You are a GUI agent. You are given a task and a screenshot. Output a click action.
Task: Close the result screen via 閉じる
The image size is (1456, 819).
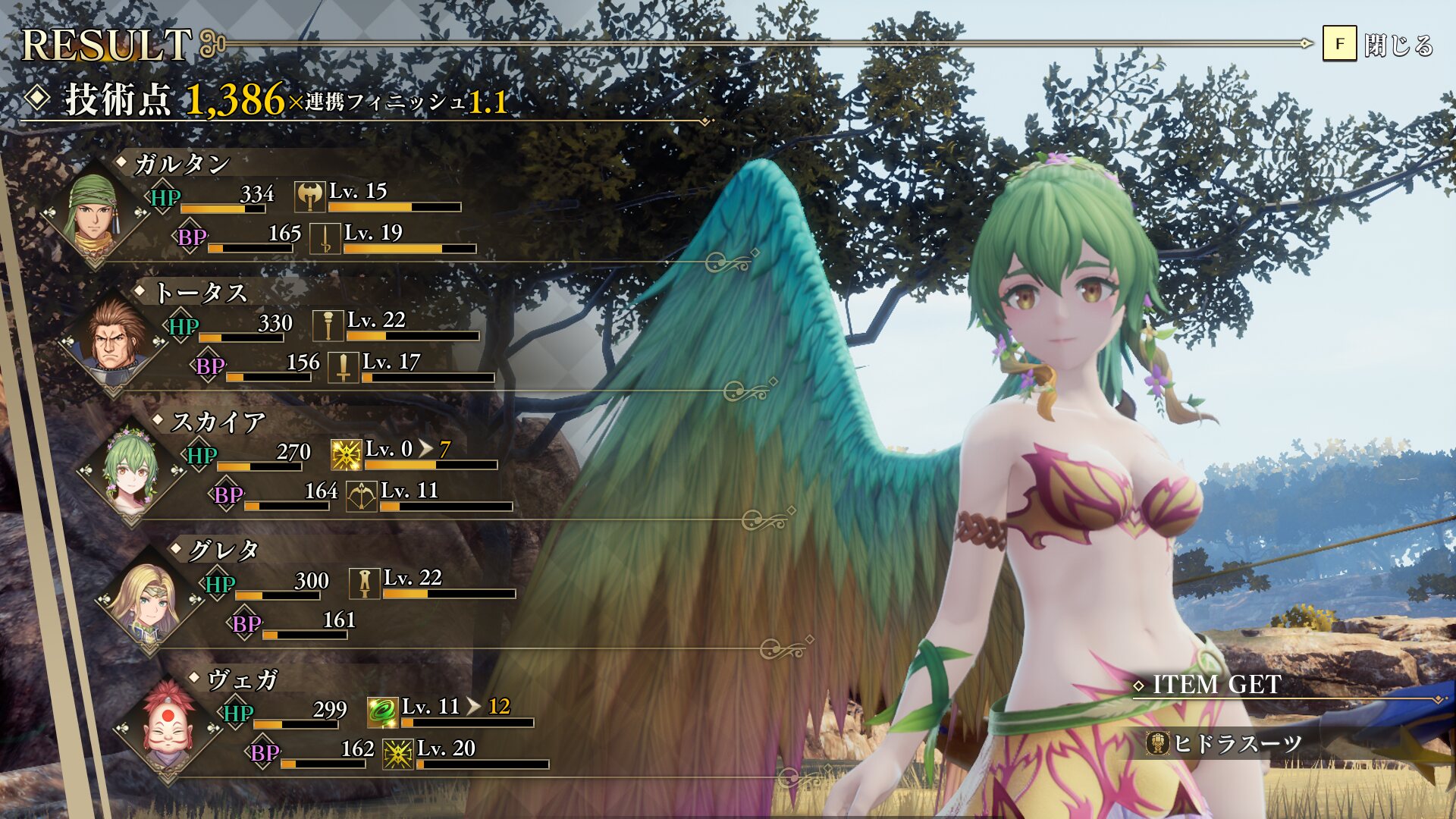1379,45
